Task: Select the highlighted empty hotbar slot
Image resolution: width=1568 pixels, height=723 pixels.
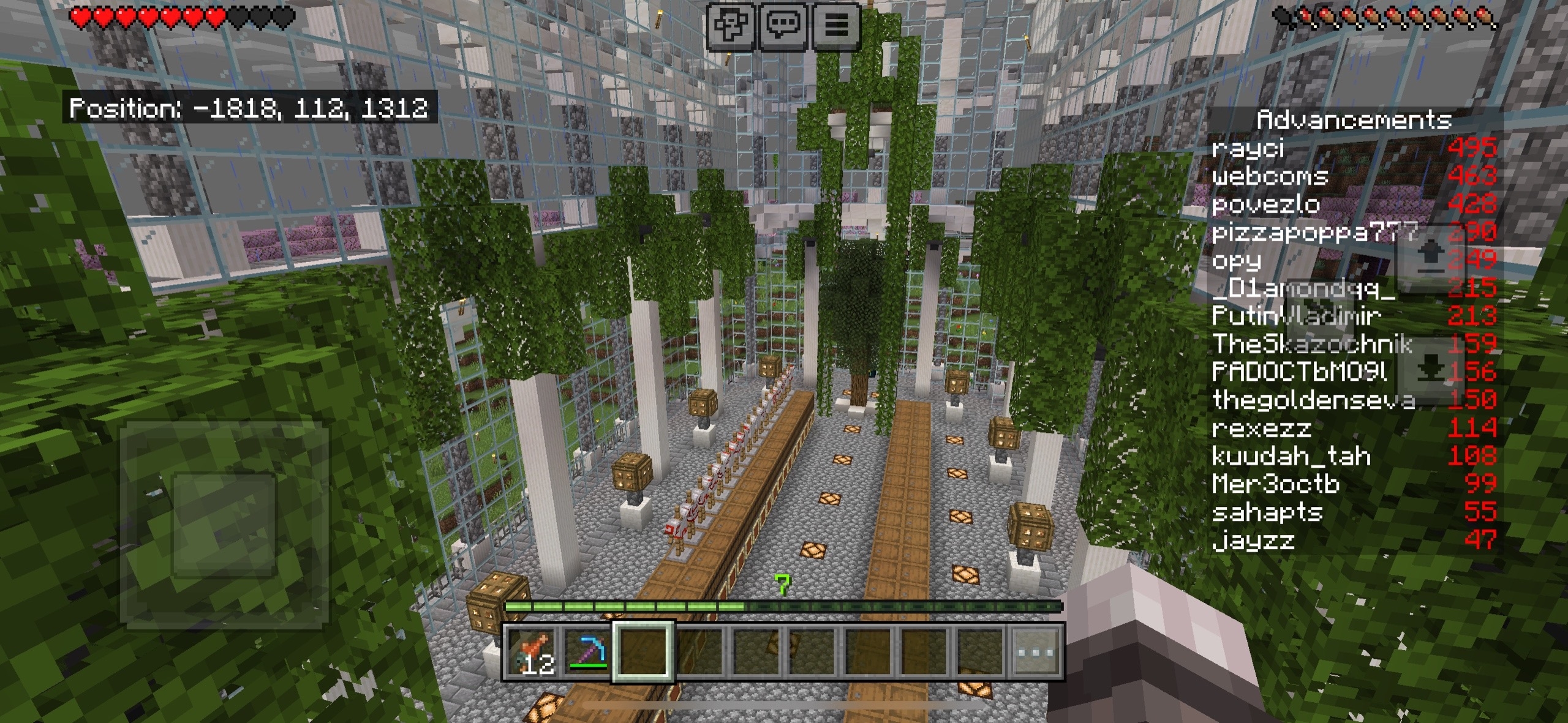Action: pyautogui.click(x=644, y=651)
